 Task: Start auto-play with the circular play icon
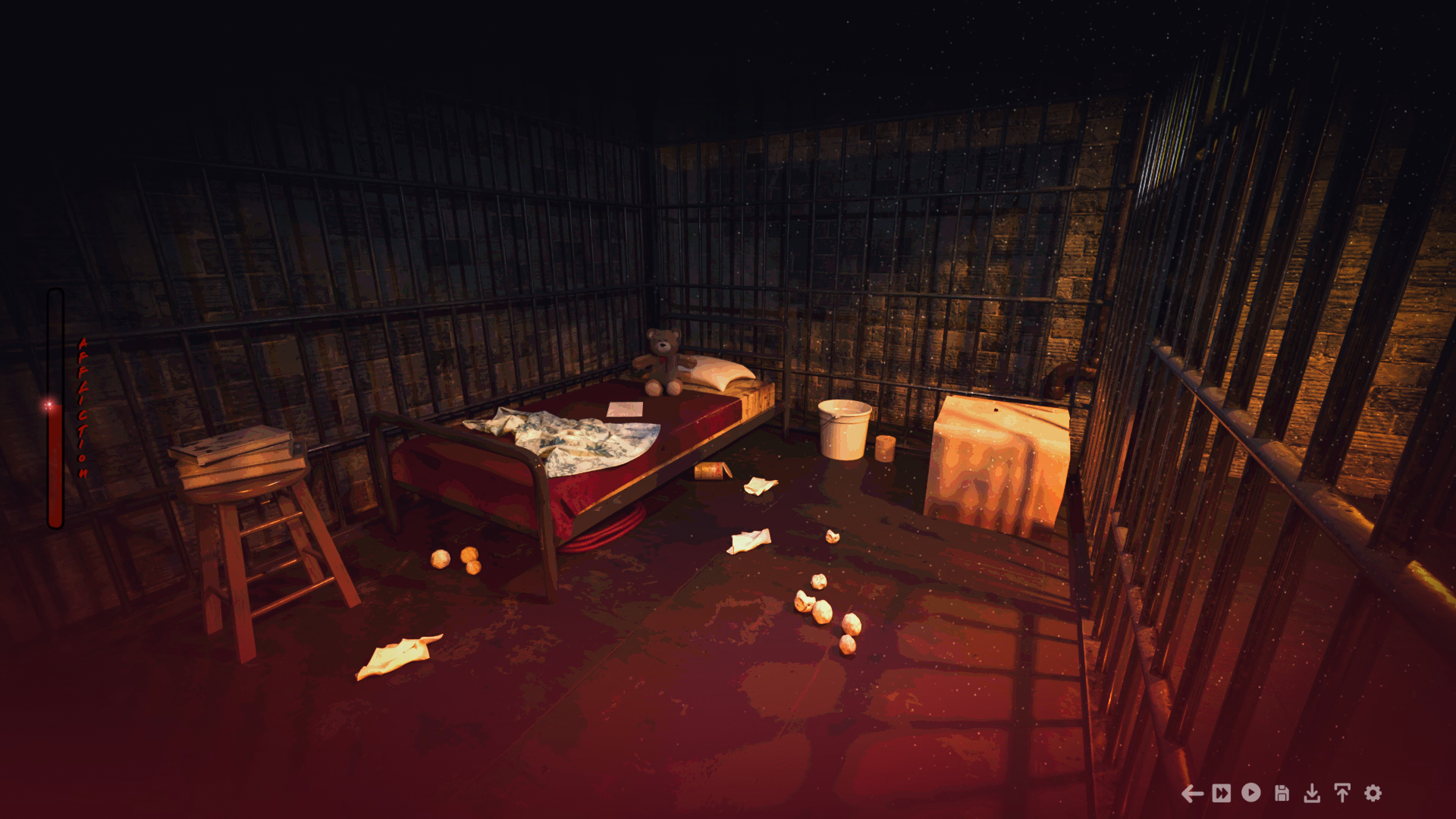(1251, 793)
